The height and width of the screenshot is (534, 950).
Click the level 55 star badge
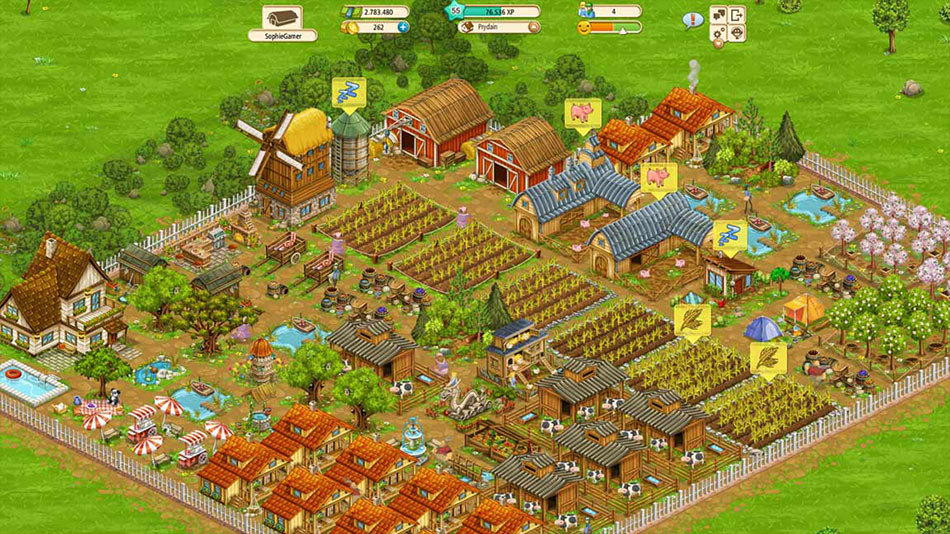click(457, 11)
